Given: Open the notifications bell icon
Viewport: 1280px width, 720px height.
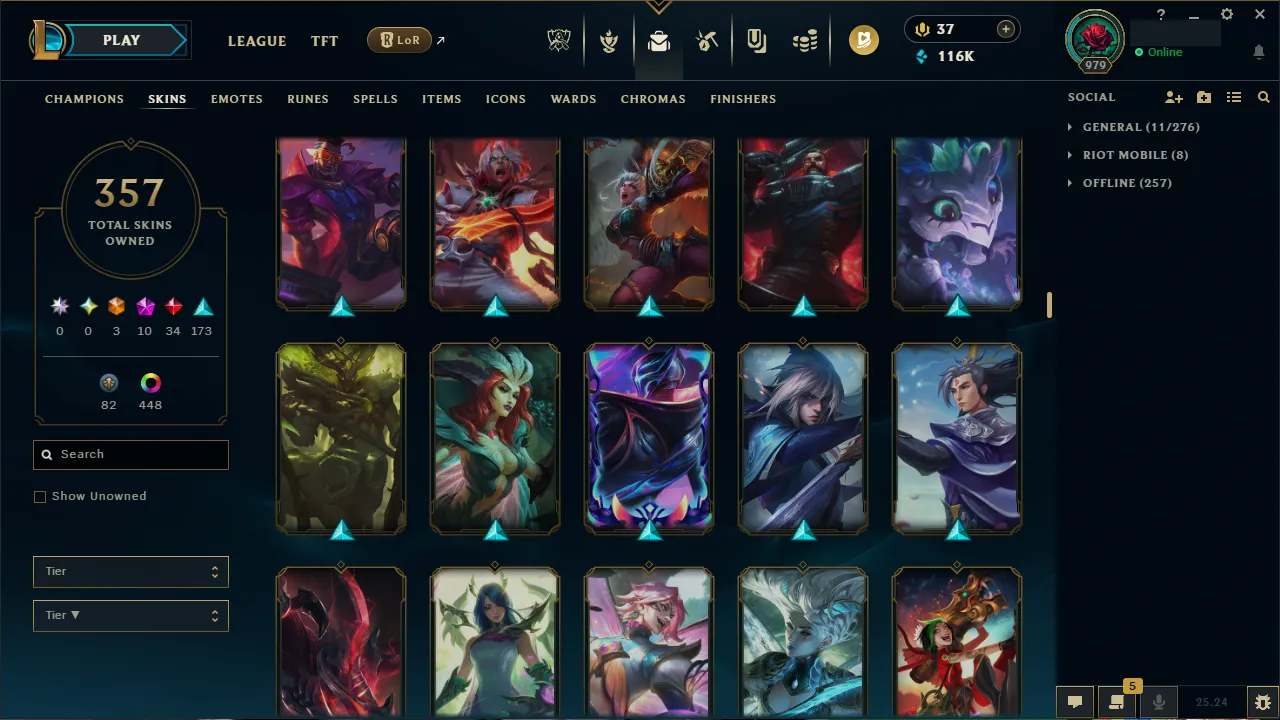Looking at the screenshot, I should pos(1258,52).
